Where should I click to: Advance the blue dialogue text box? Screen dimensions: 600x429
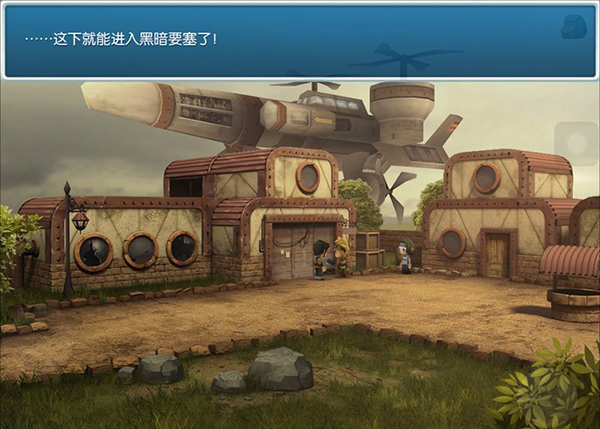pyautogui.click(x=290, y=40)
